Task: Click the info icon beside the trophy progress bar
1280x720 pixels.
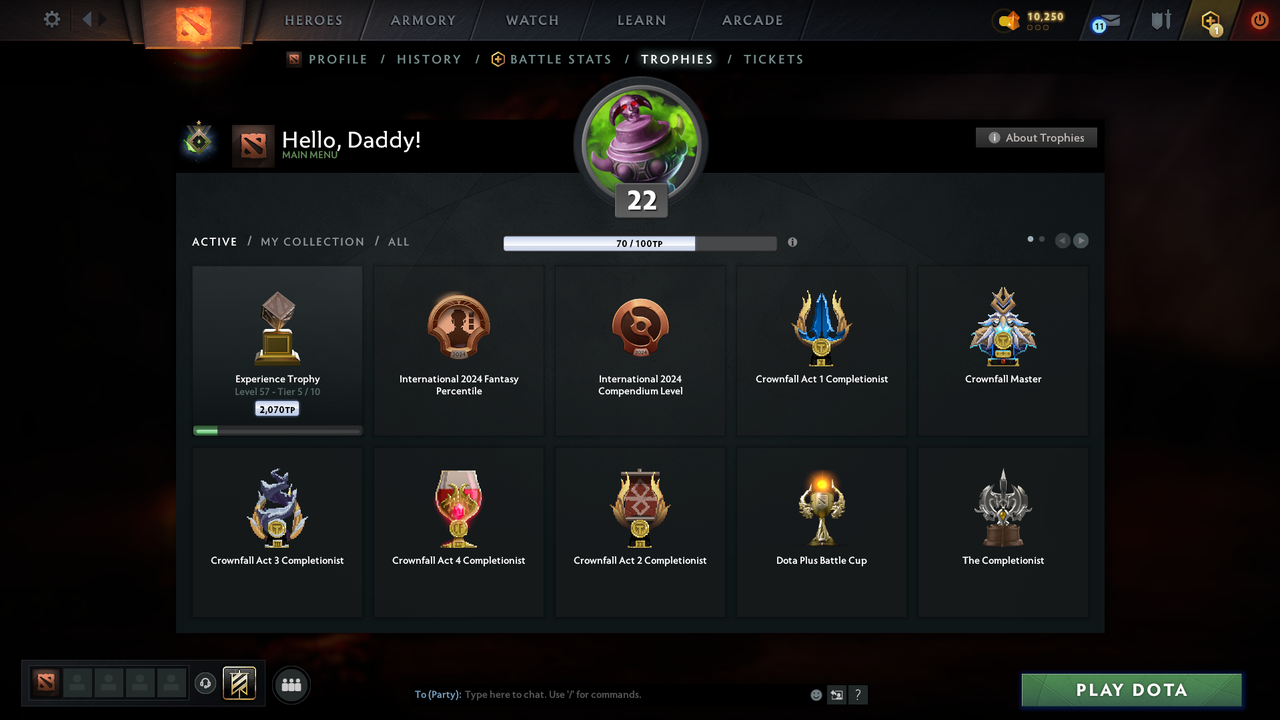Action: [792, 242]
